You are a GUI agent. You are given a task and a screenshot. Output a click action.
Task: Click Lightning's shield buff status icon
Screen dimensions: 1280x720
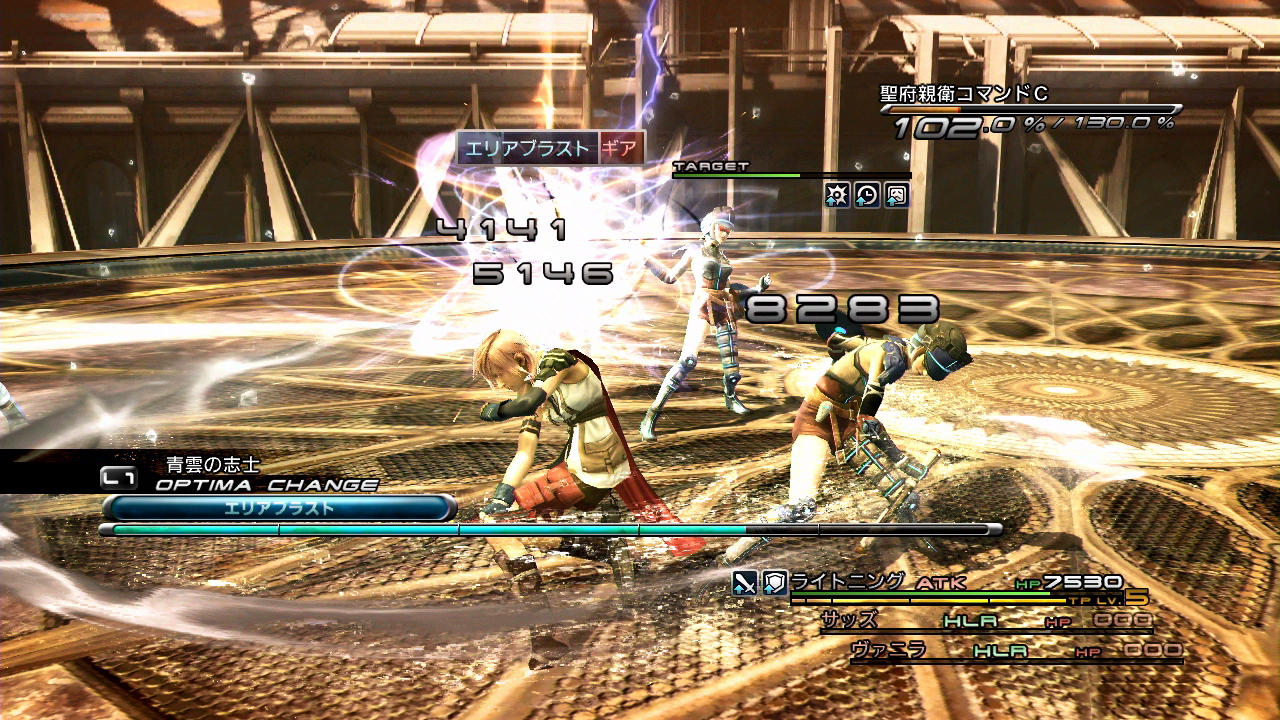click(x=774, y=583)
